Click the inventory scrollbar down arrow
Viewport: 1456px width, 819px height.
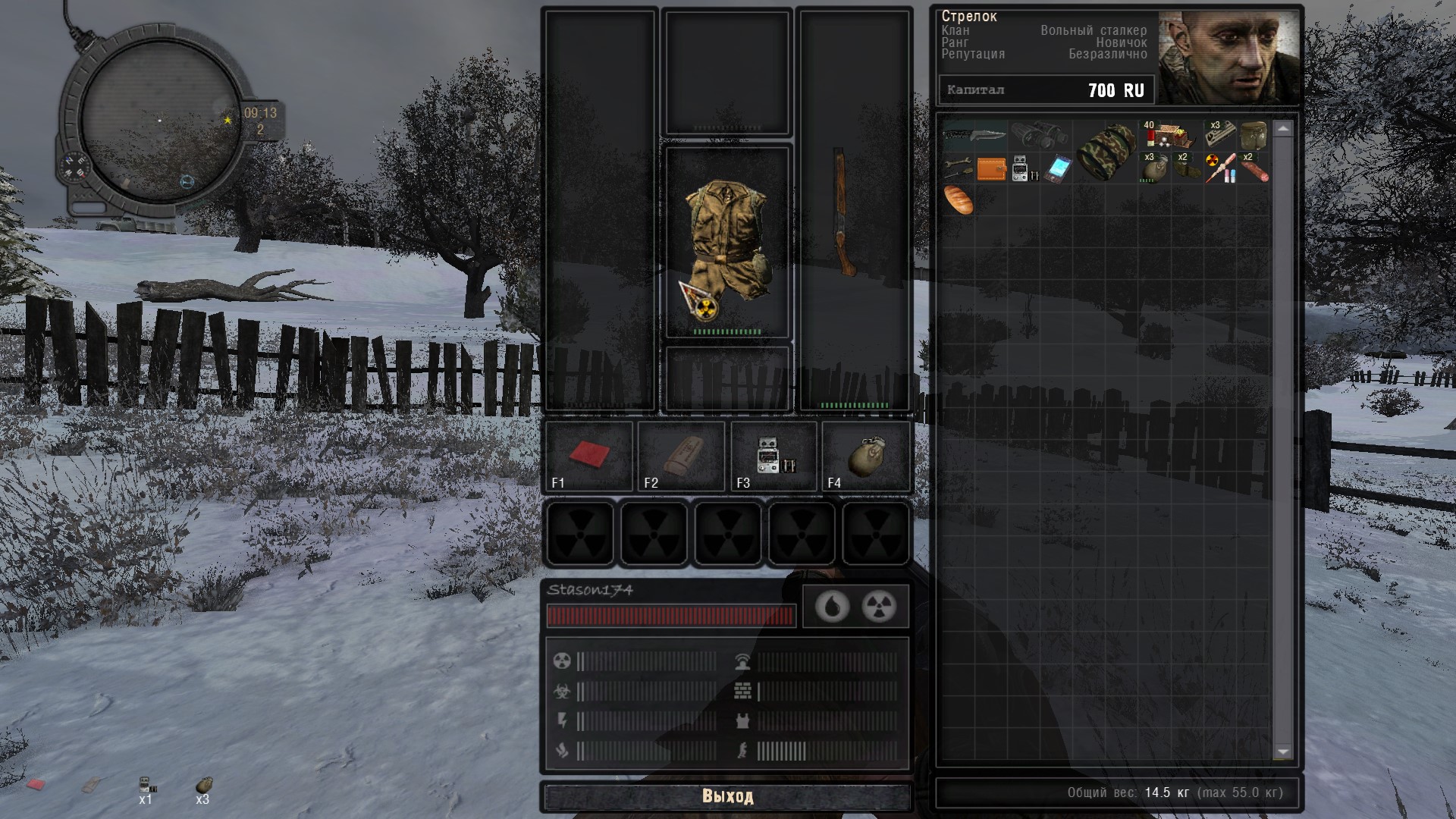1283,752
